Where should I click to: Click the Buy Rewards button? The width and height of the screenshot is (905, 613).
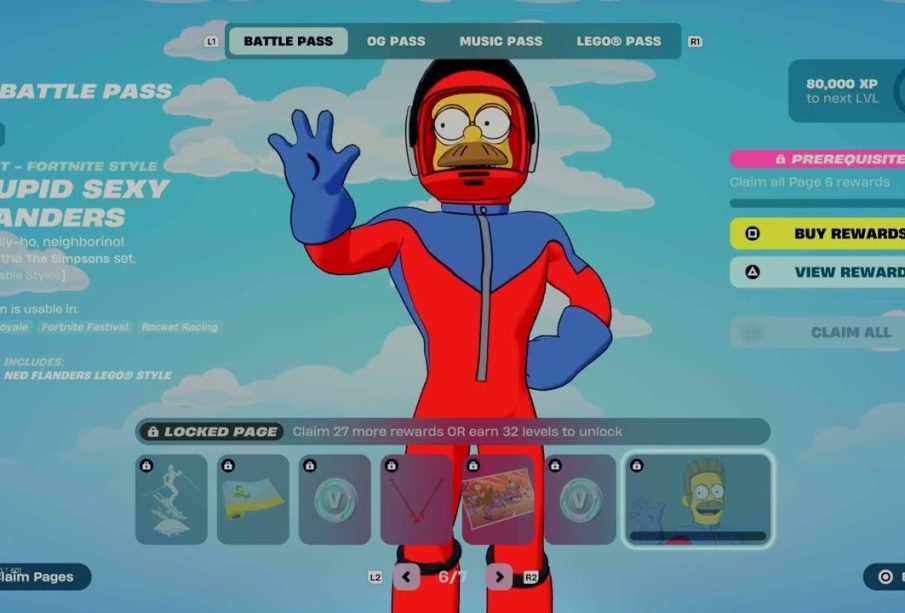[818, 234]
